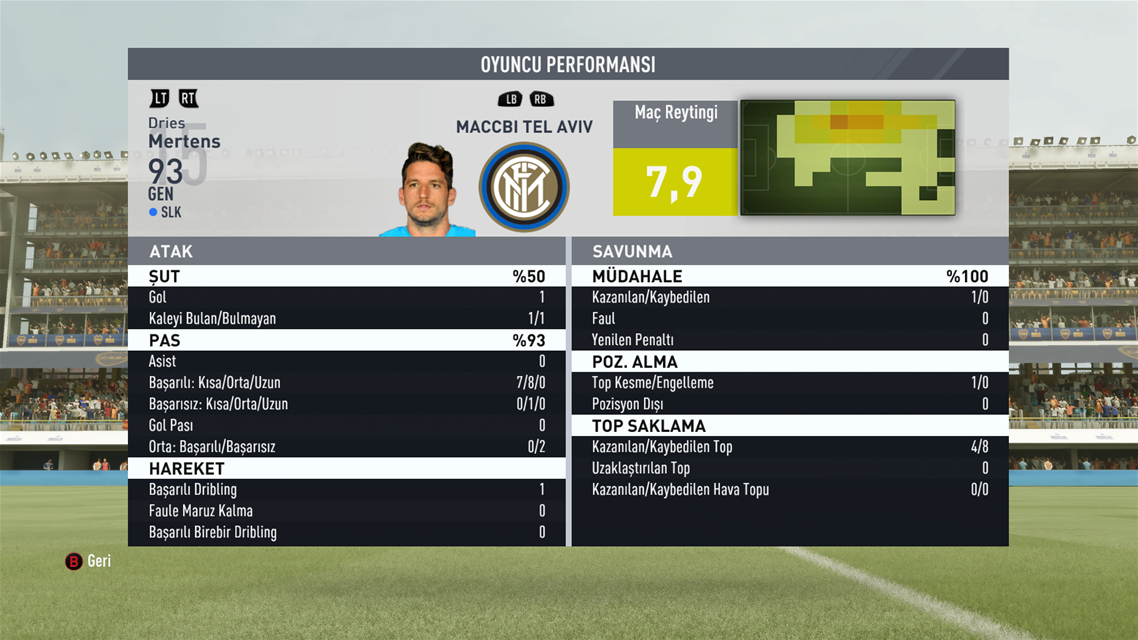Image resolution: width=1138 pixels, height=640 pixels.
Task: Select Dries Mertens' portrait
Action: pos(428,192)
